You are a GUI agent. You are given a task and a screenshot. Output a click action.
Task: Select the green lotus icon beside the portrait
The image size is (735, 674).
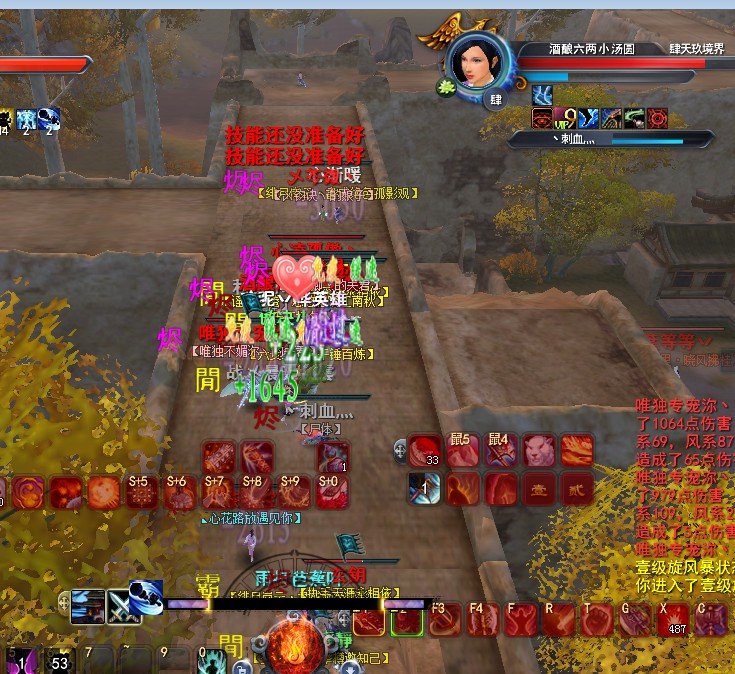click(445, 88)
